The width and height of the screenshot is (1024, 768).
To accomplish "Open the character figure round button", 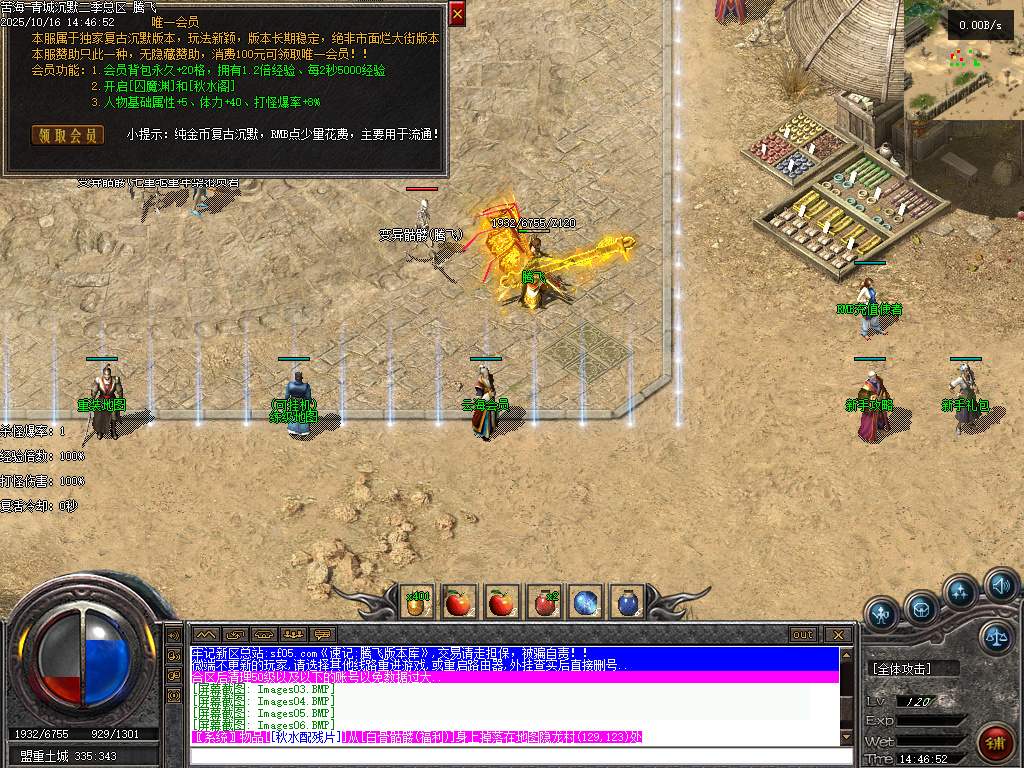I will pyautogui.click(x=882, y=613).
